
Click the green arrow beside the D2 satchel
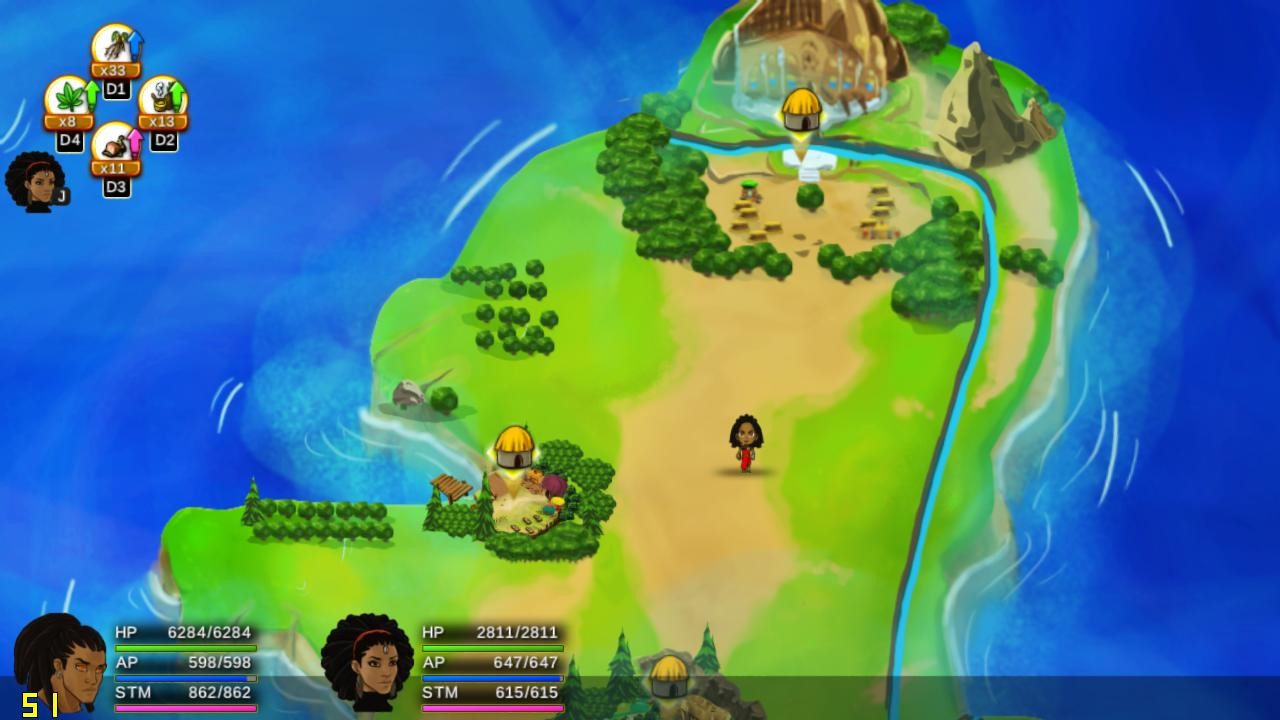coord(175,97)
